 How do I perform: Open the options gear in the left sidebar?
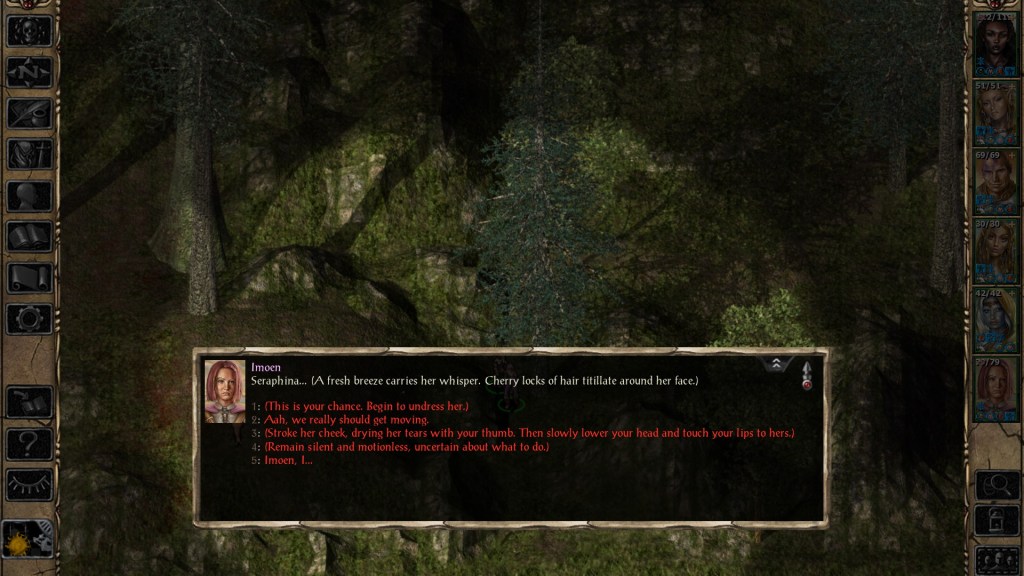[29, 319]
